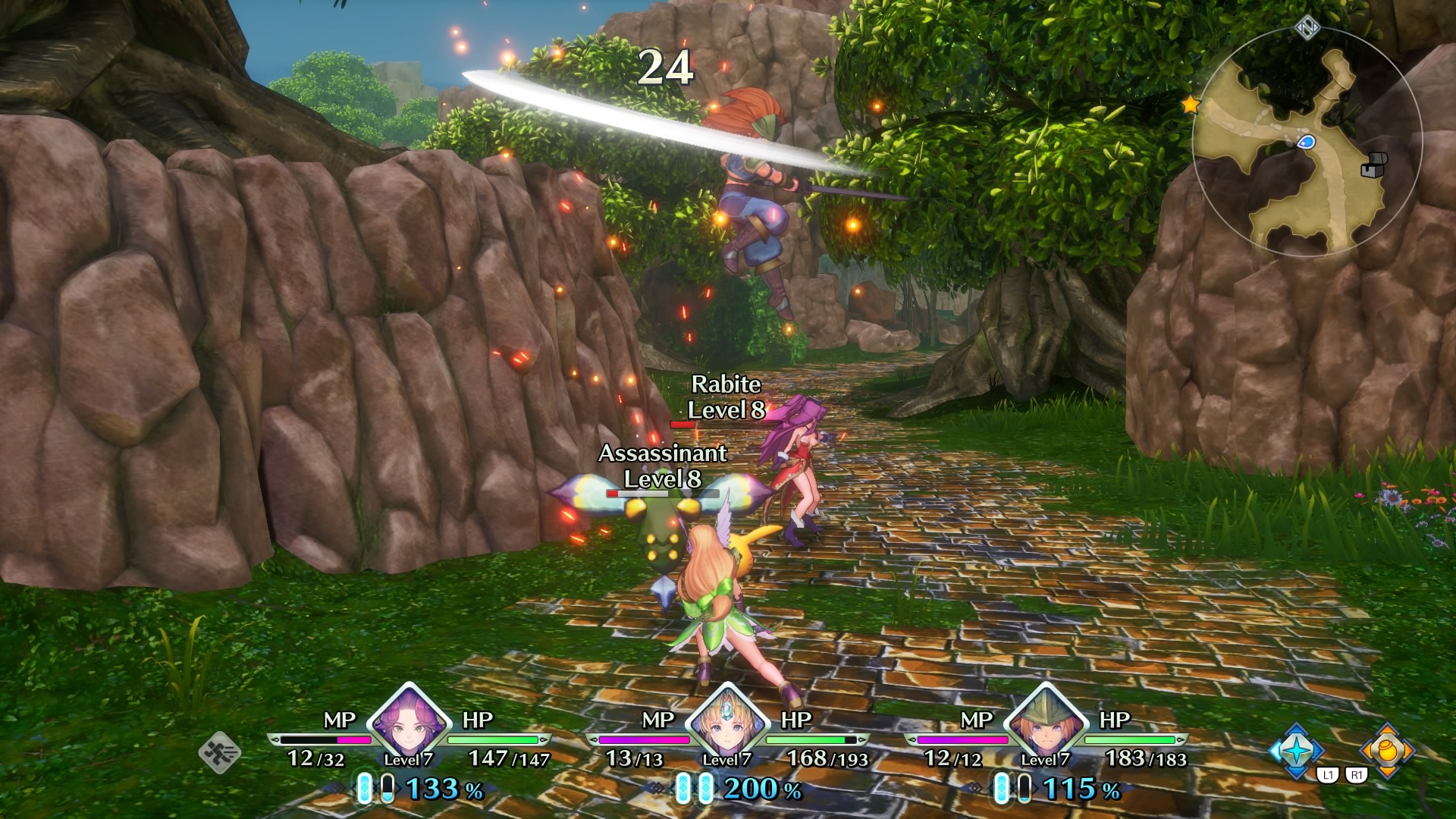
Task: Open the orange item pot shortcut ring
Action: [1387, 751]
